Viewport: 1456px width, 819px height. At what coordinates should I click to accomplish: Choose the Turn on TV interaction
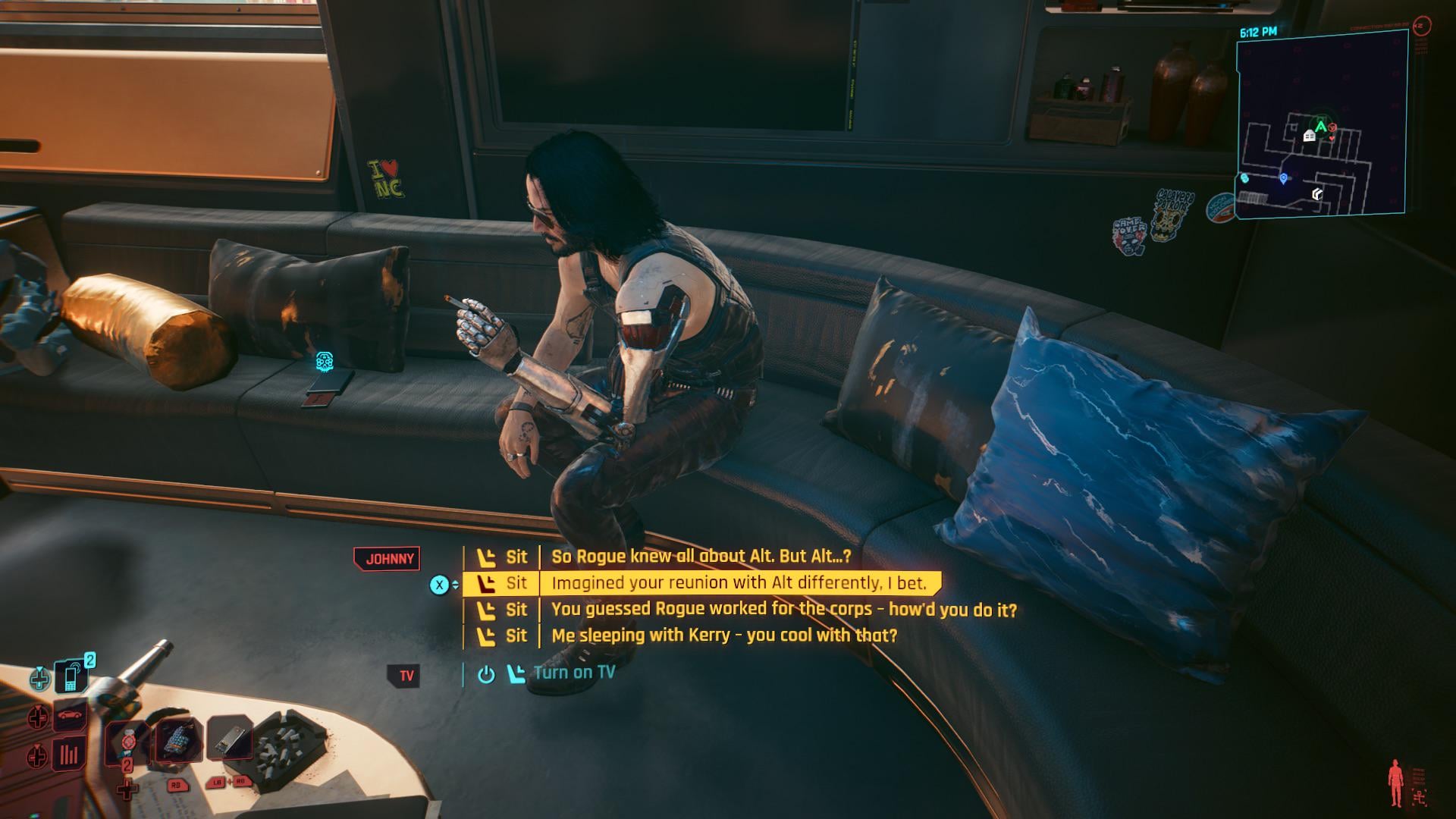click(x=573, y=673)
